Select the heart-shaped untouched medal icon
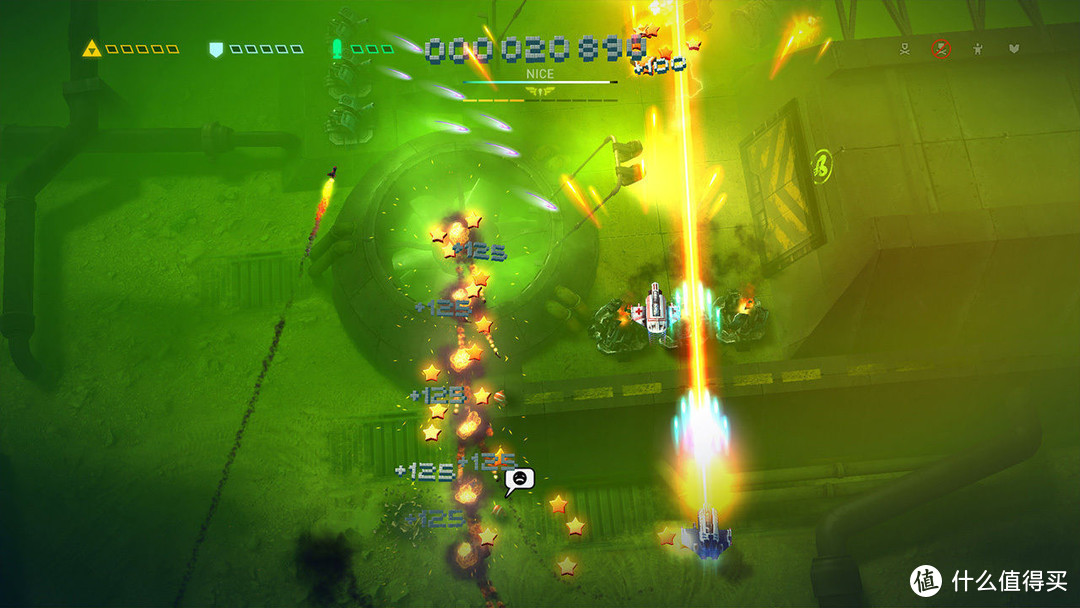 click(x=1013, y=48)
